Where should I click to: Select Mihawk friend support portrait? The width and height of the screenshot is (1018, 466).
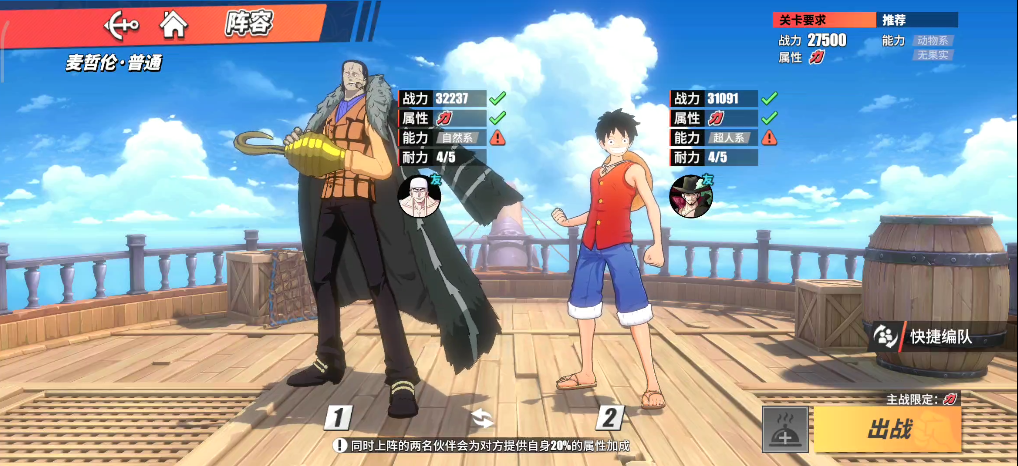(x=690, y=193)
